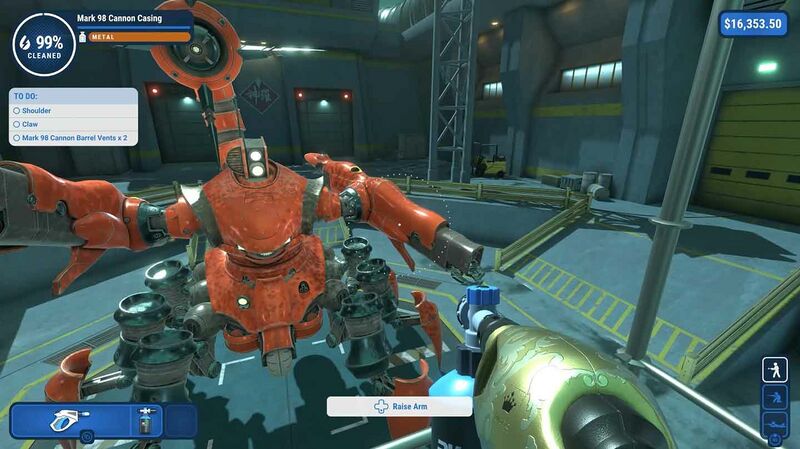Select the Shoulder to-do entry
Image resolution: width=800 pixels, height=449 pixels.
click(38, 111)
